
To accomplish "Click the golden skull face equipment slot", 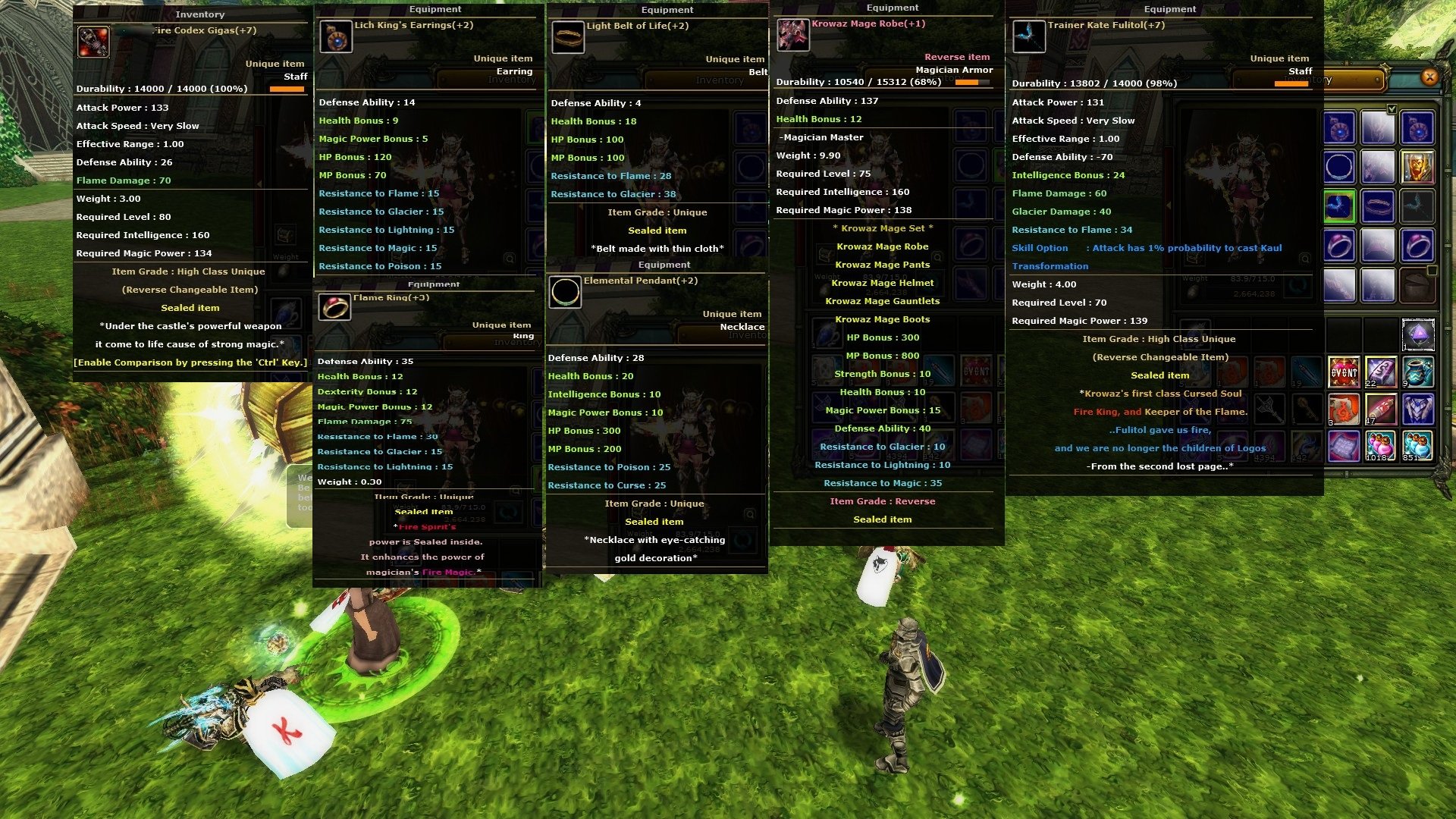I will pyautogui.click(x=1417, y=166).
